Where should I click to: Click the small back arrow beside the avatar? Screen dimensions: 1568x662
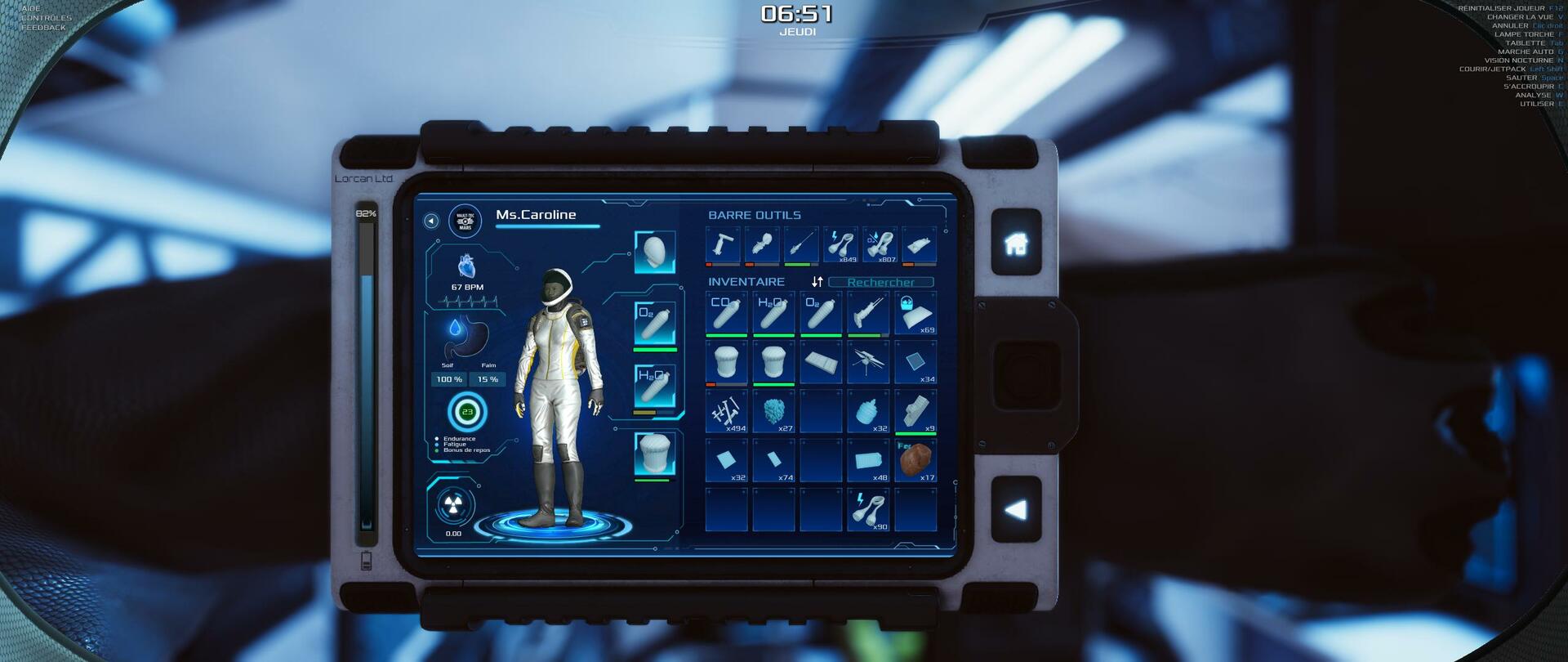pyautogui.click(x=431, y=221)
